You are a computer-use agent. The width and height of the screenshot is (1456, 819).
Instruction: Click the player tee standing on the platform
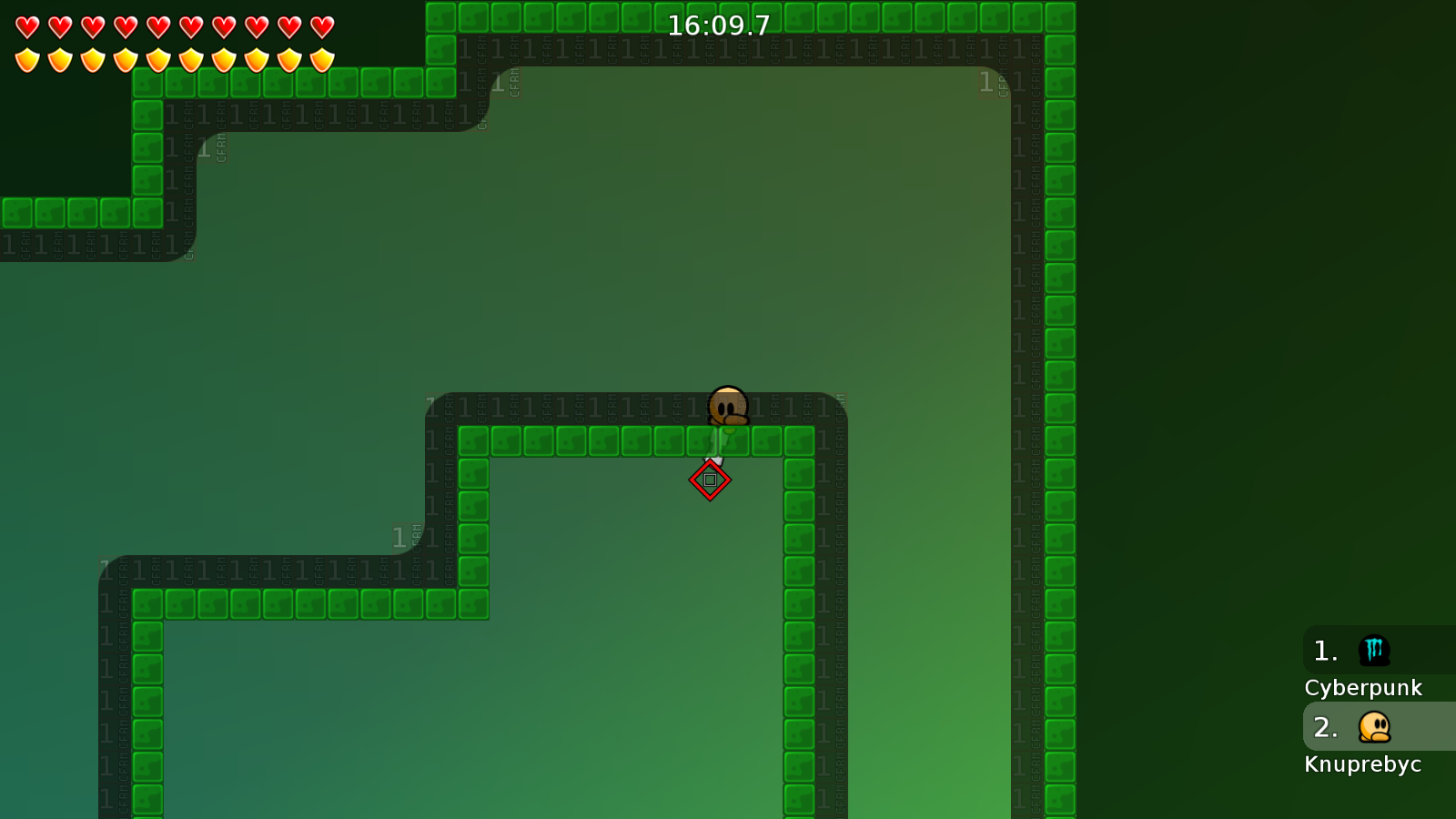727,405
